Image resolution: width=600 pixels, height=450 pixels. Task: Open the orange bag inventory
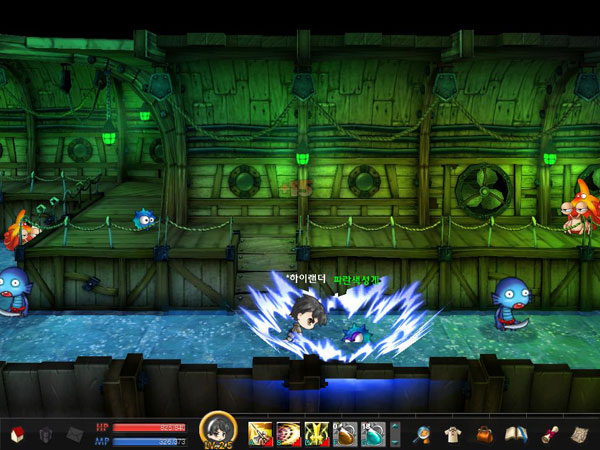(485, 434)
